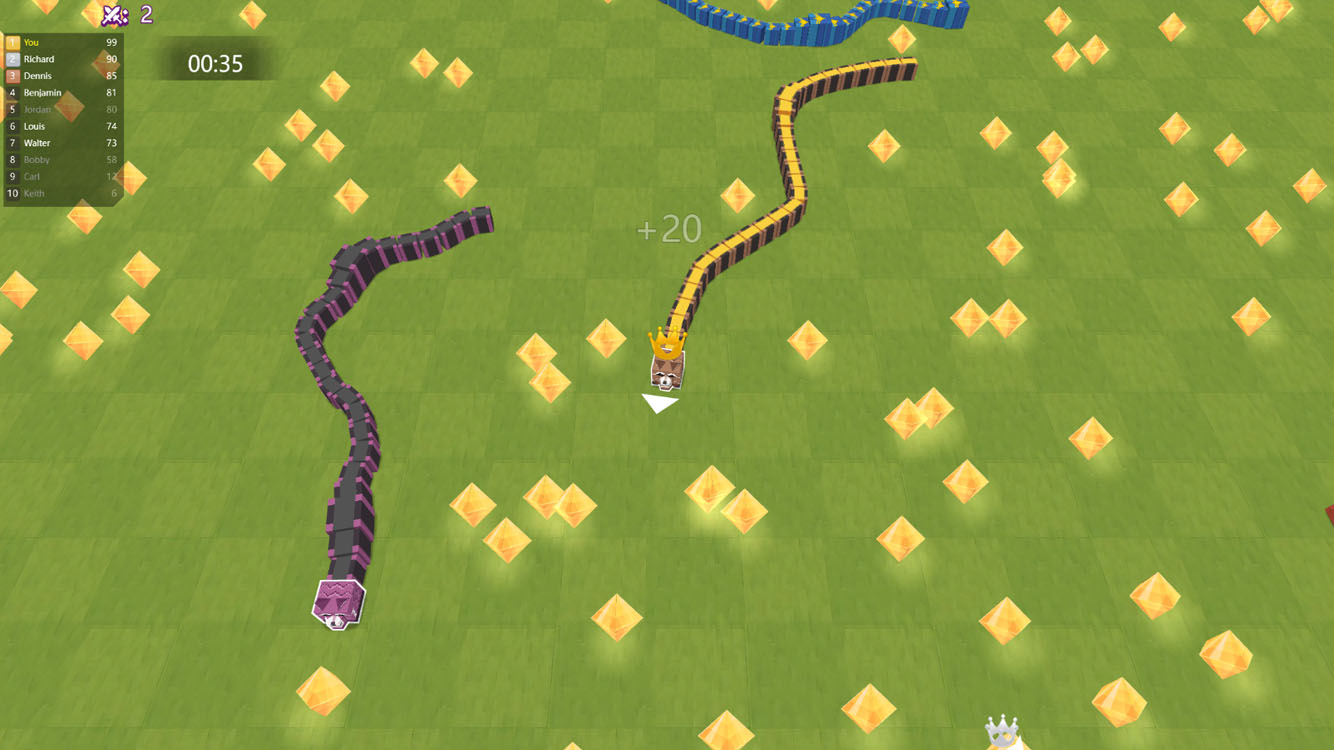Image resolution: width=1334 pixels, height=750 pixels.
Task: Click Keith at rank 10
Action: 35,193
